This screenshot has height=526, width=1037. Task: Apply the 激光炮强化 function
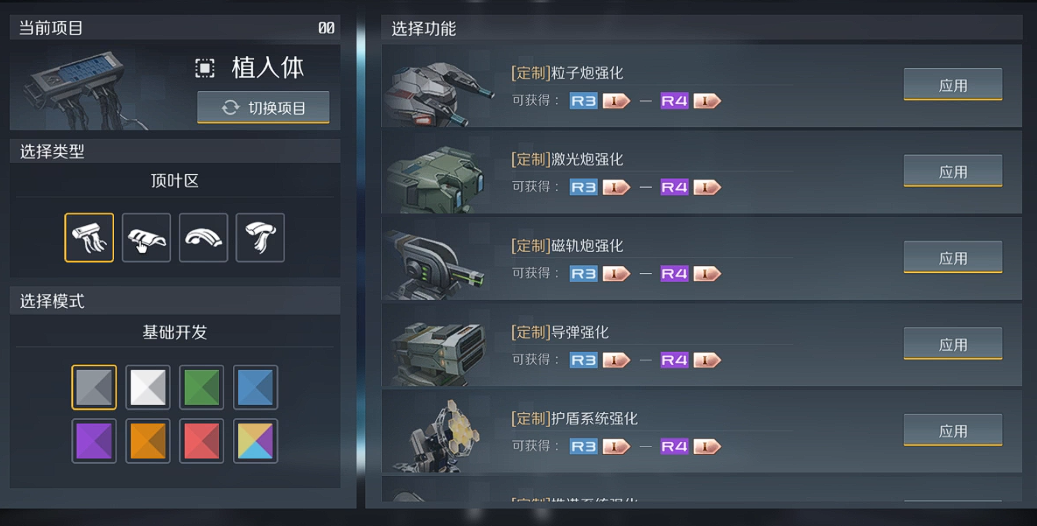pyautogui.click(x=952, y=171)
